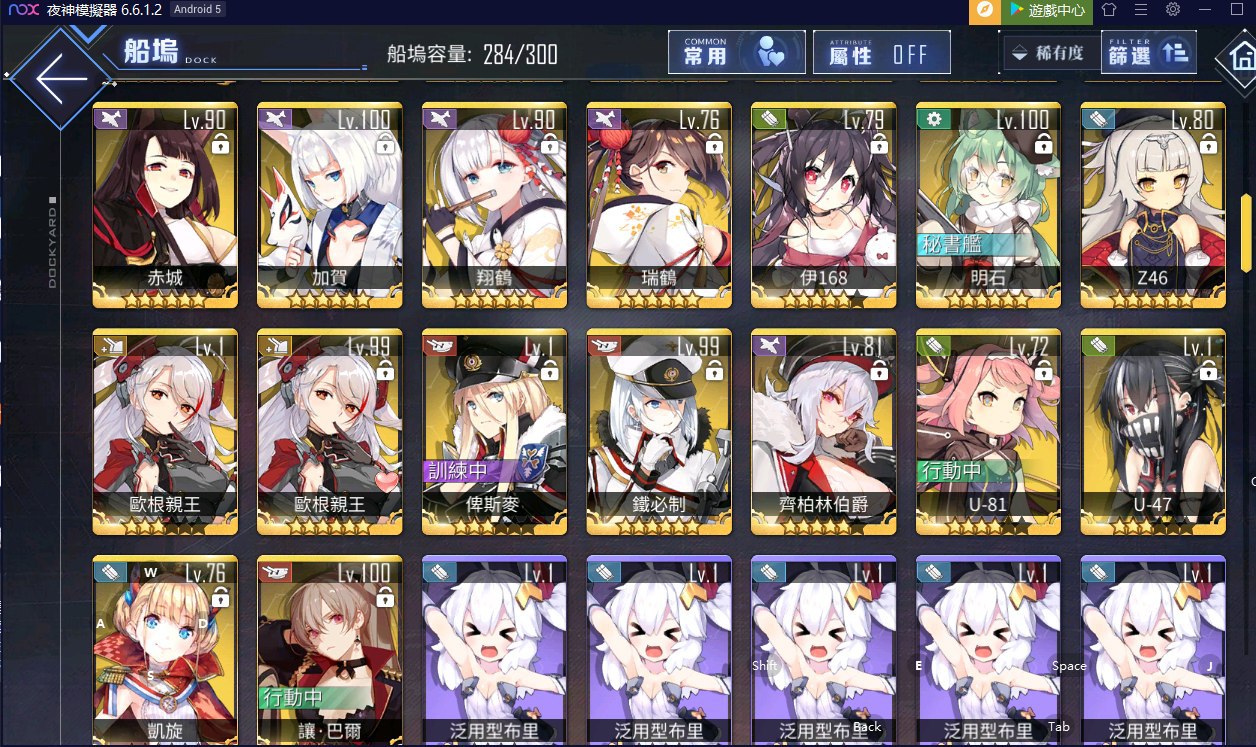
Task: Return to the home screen
Action: [x=1237, y=62]
